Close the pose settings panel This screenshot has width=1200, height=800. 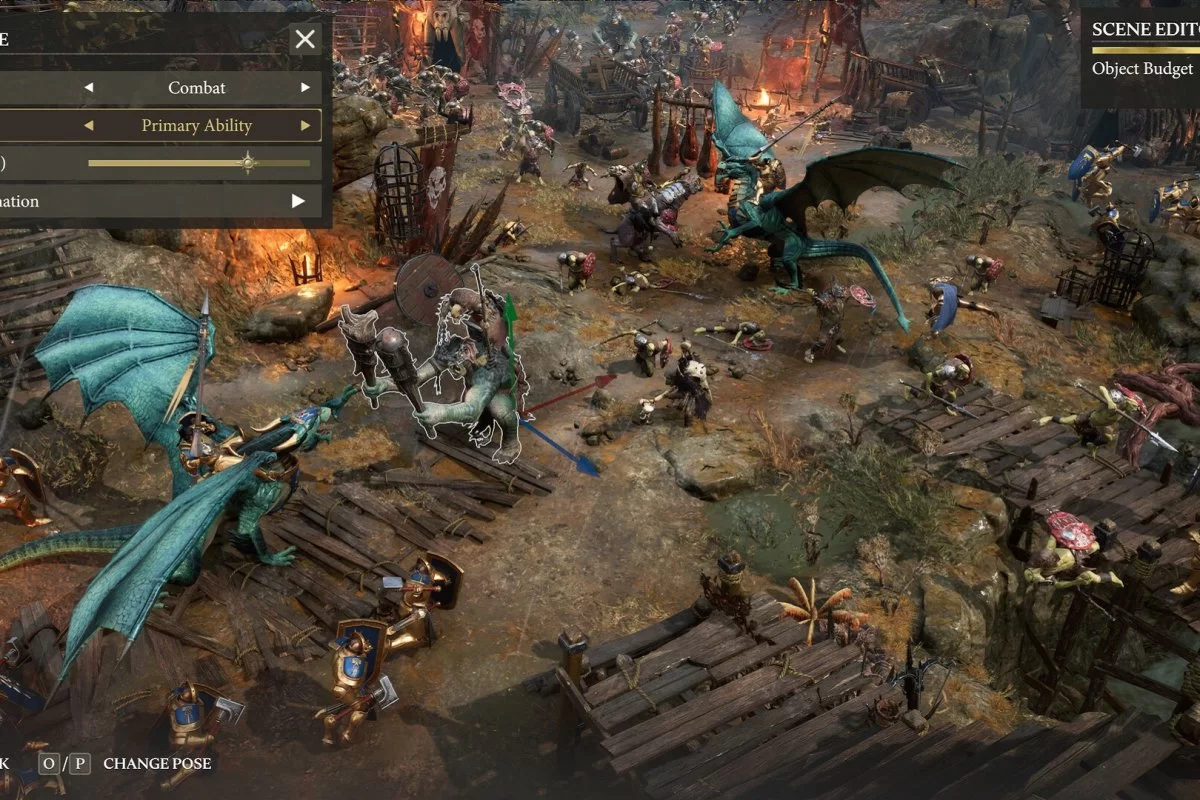click(305, 39)
